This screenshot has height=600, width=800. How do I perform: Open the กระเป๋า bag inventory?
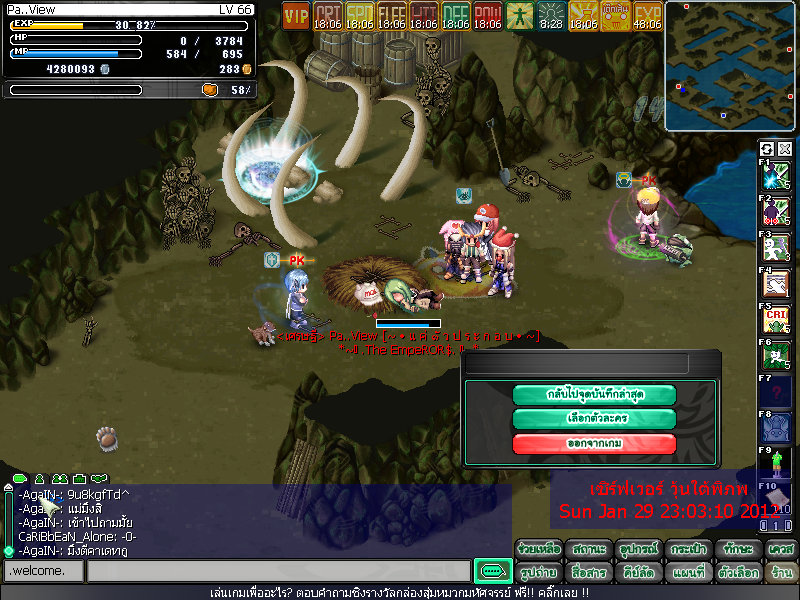688,549
